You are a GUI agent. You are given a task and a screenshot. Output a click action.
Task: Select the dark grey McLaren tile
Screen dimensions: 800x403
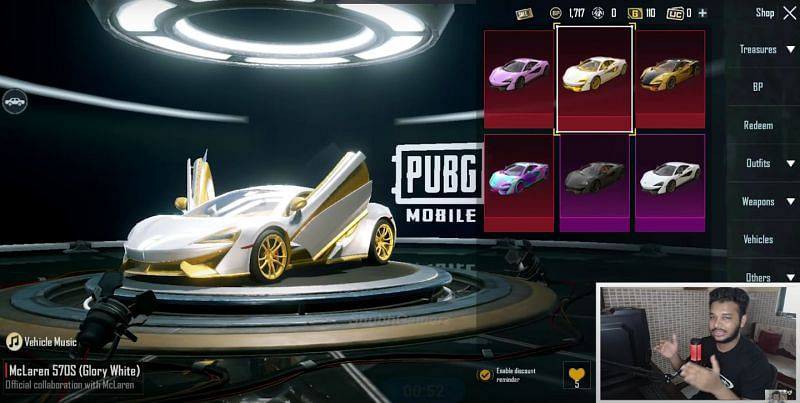[x=595, y=180]
